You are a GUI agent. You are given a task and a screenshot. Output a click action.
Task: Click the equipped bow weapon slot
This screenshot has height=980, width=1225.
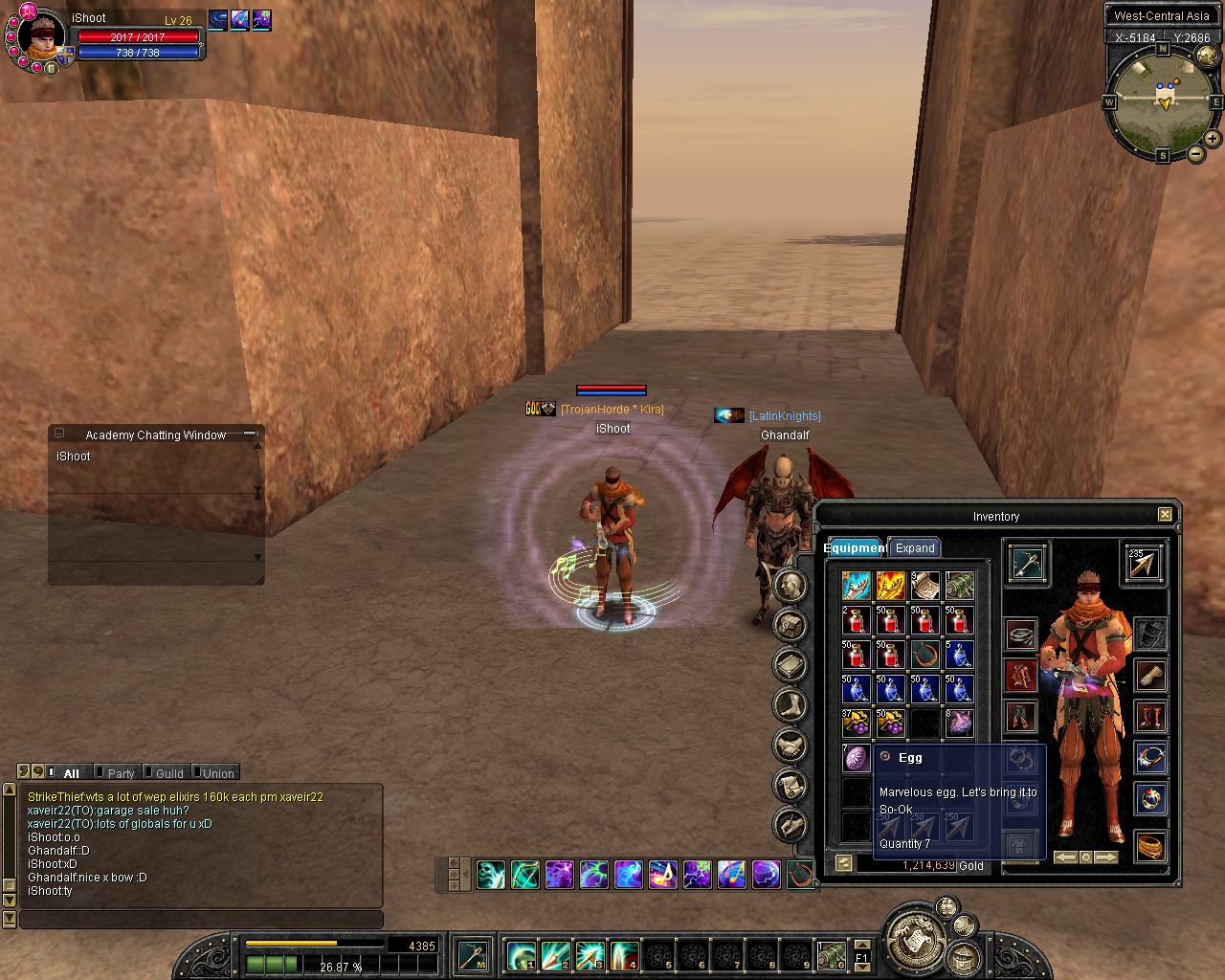(1026, 564)
